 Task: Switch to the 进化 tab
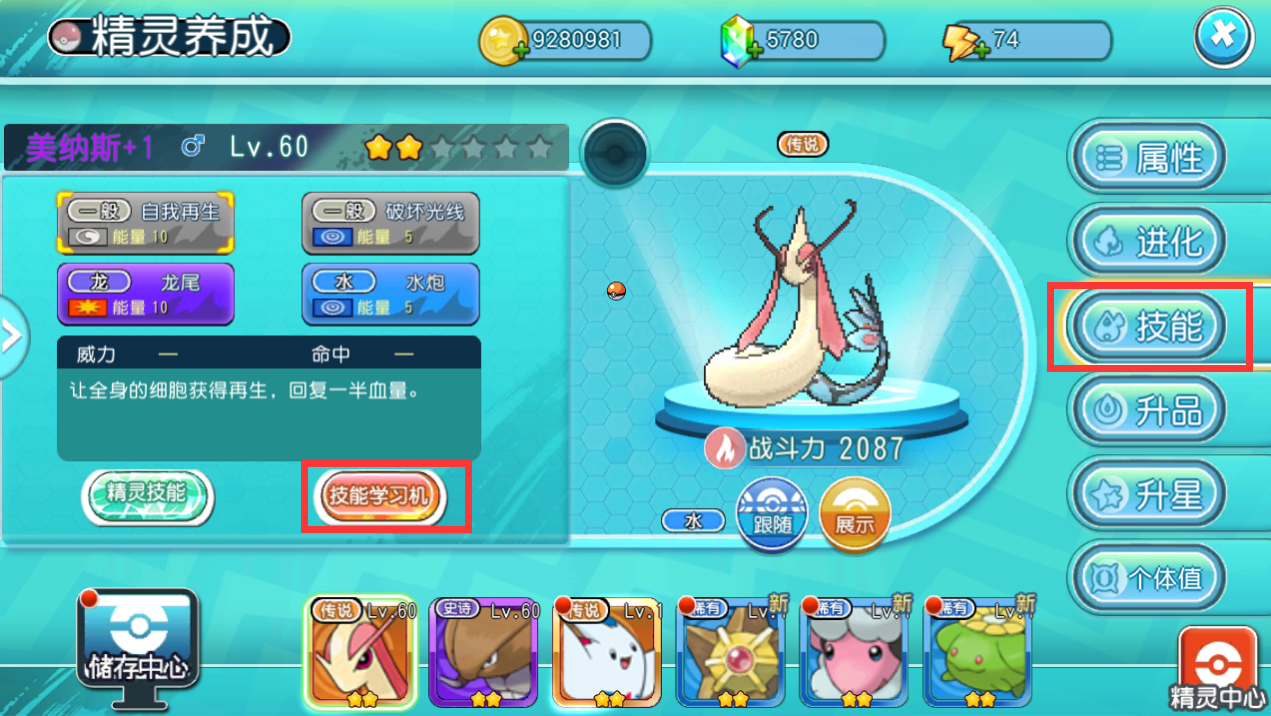click(1148, 242)
